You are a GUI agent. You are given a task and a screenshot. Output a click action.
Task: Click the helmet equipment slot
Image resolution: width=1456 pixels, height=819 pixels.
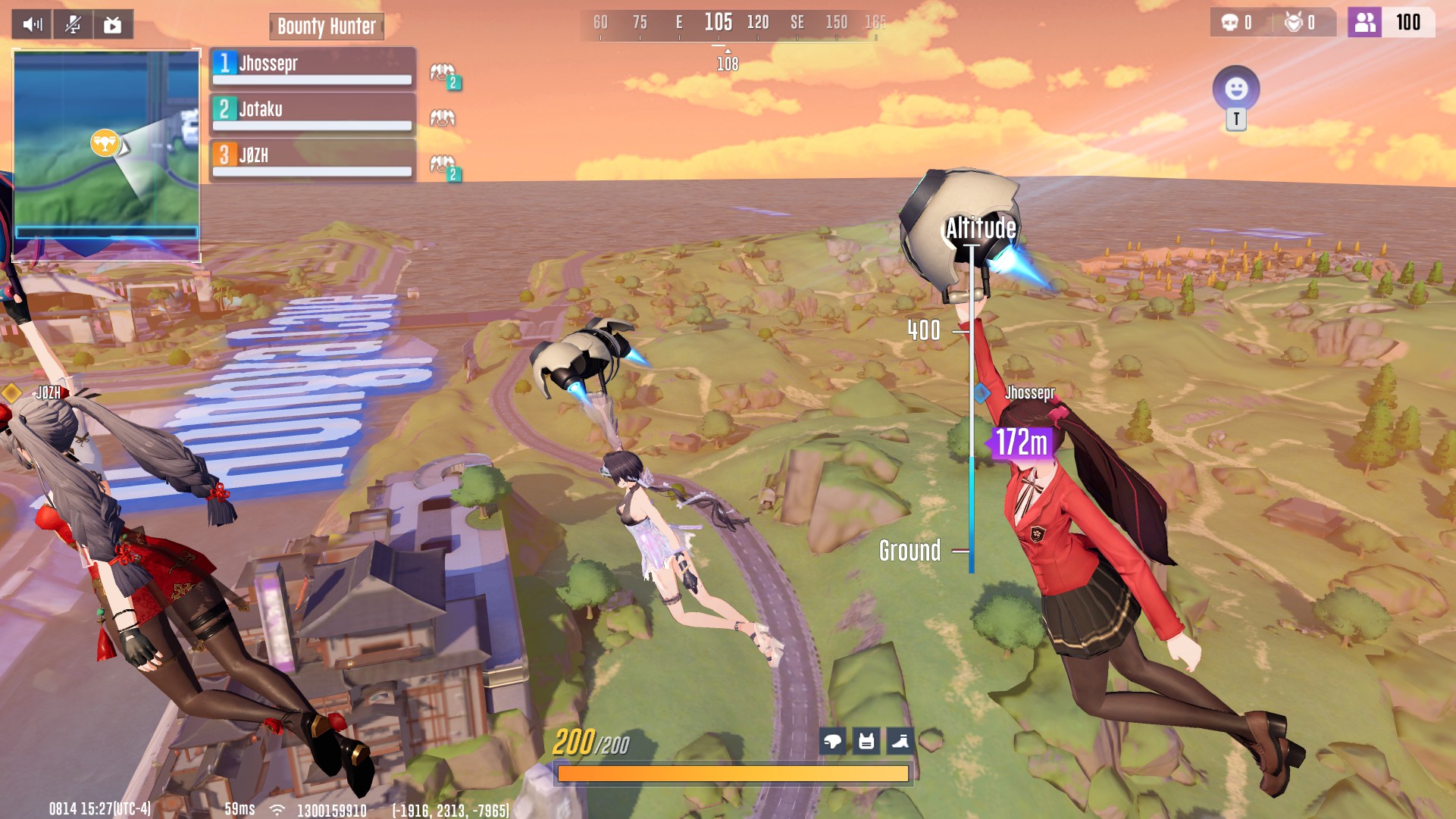(x=832, y=741)
